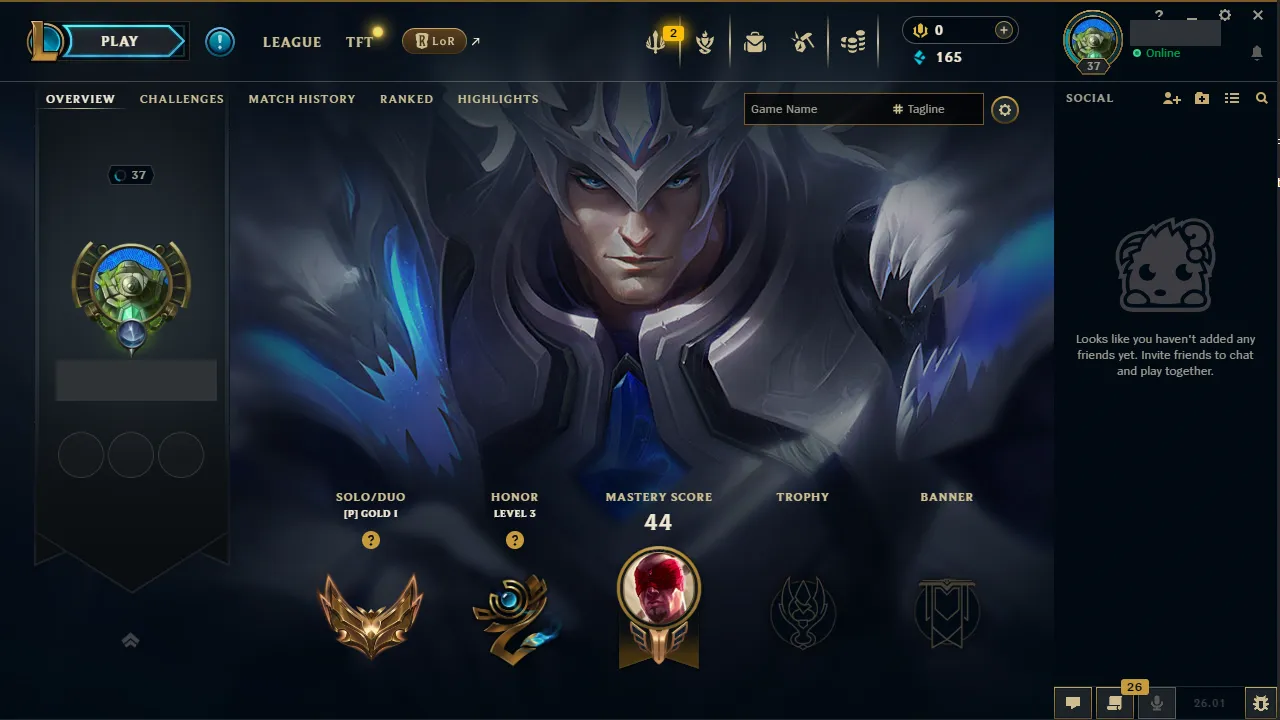The image size is (1280, 720).
Task: Open Loot via the backpack icon
Action: coord(755,42)
